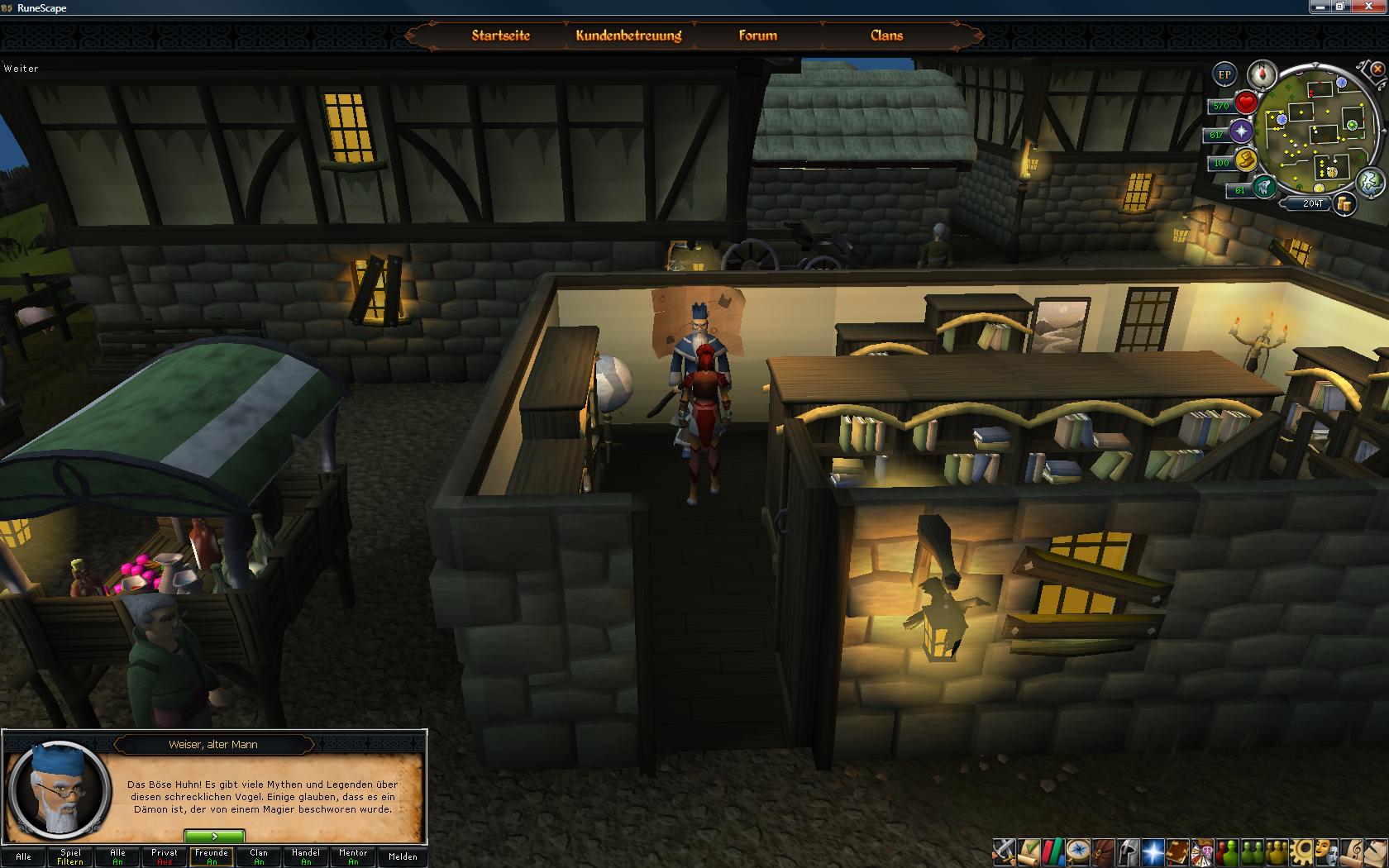The image size is (1389, 868).
Task: Go to the Forum link
Action: [757, 36]
